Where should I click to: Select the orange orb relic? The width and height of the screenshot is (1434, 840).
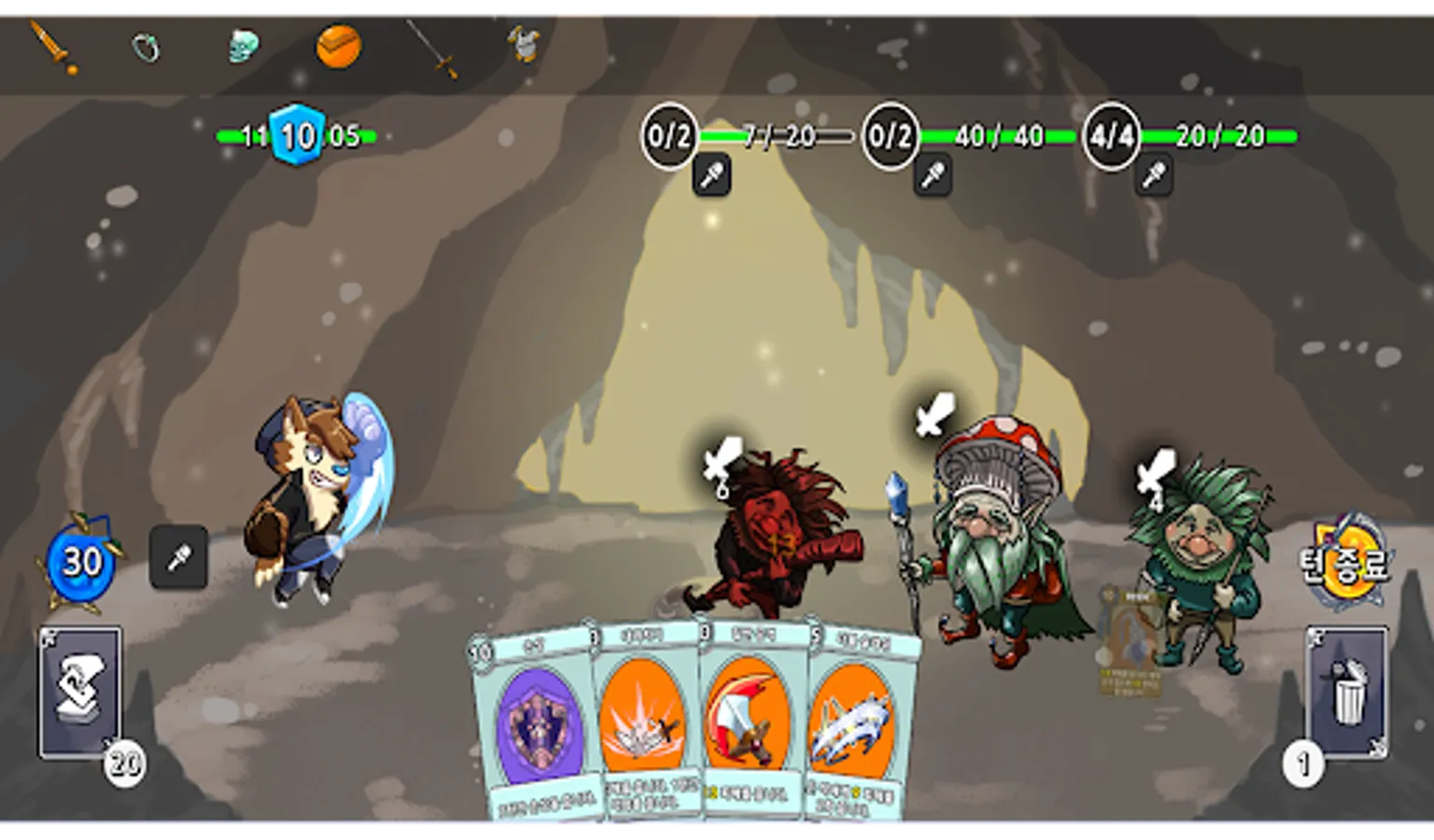pyautogui.click(x=338, y=46)
